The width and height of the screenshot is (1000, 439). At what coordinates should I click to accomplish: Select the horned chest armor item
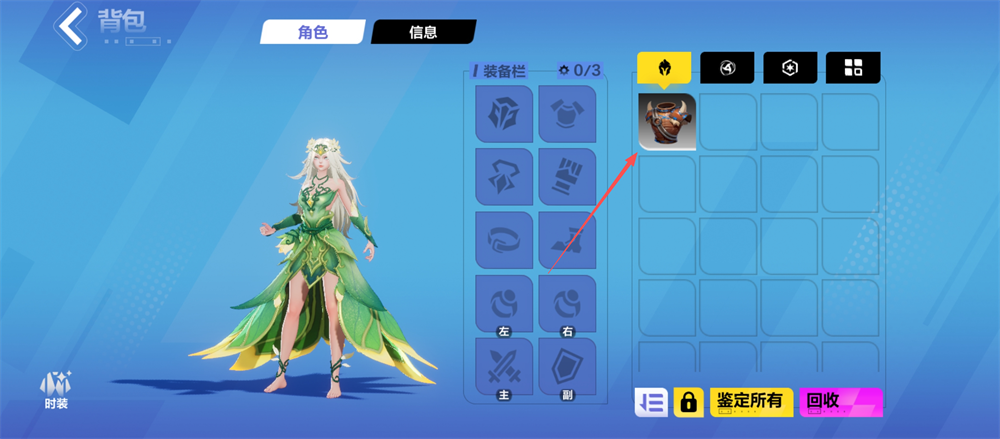pos(667,123)
